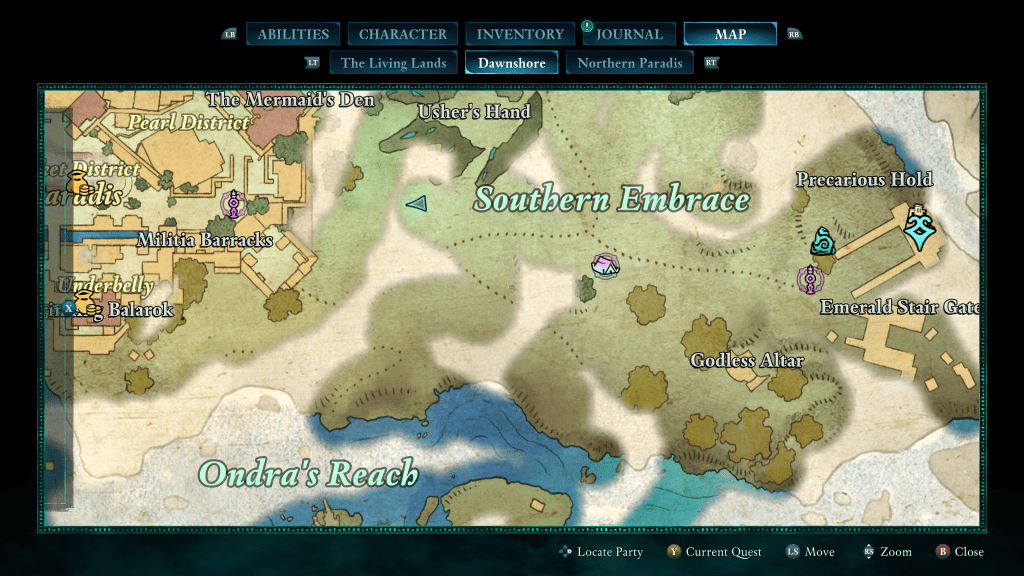The width and height of the screenshot is (1024, 576).
Task: Select the blue diamond marker at Precarious Hold
Action: (x=918, y=227)
